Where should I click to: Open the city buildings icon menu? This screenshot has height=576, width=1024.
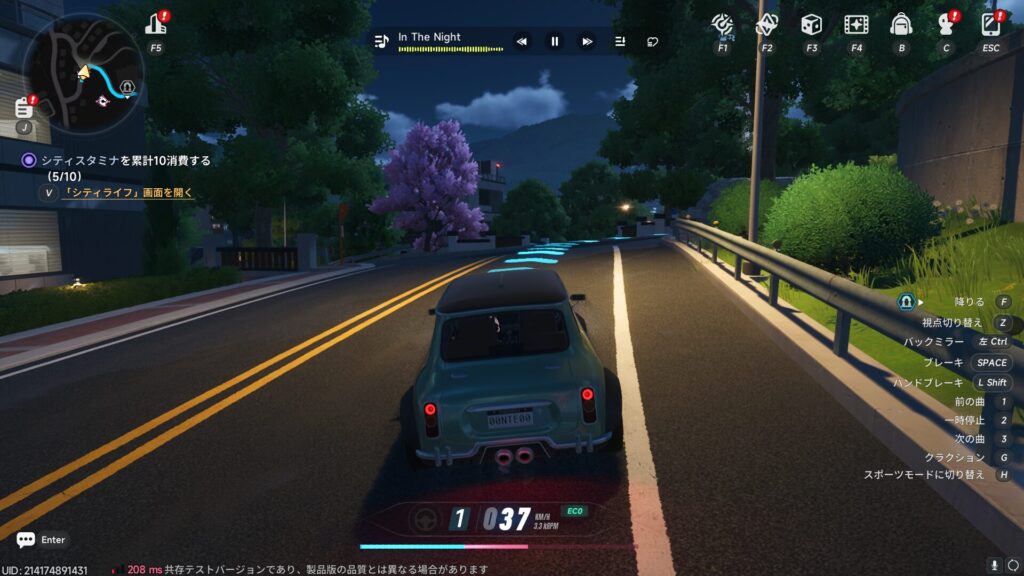point(156,24)
